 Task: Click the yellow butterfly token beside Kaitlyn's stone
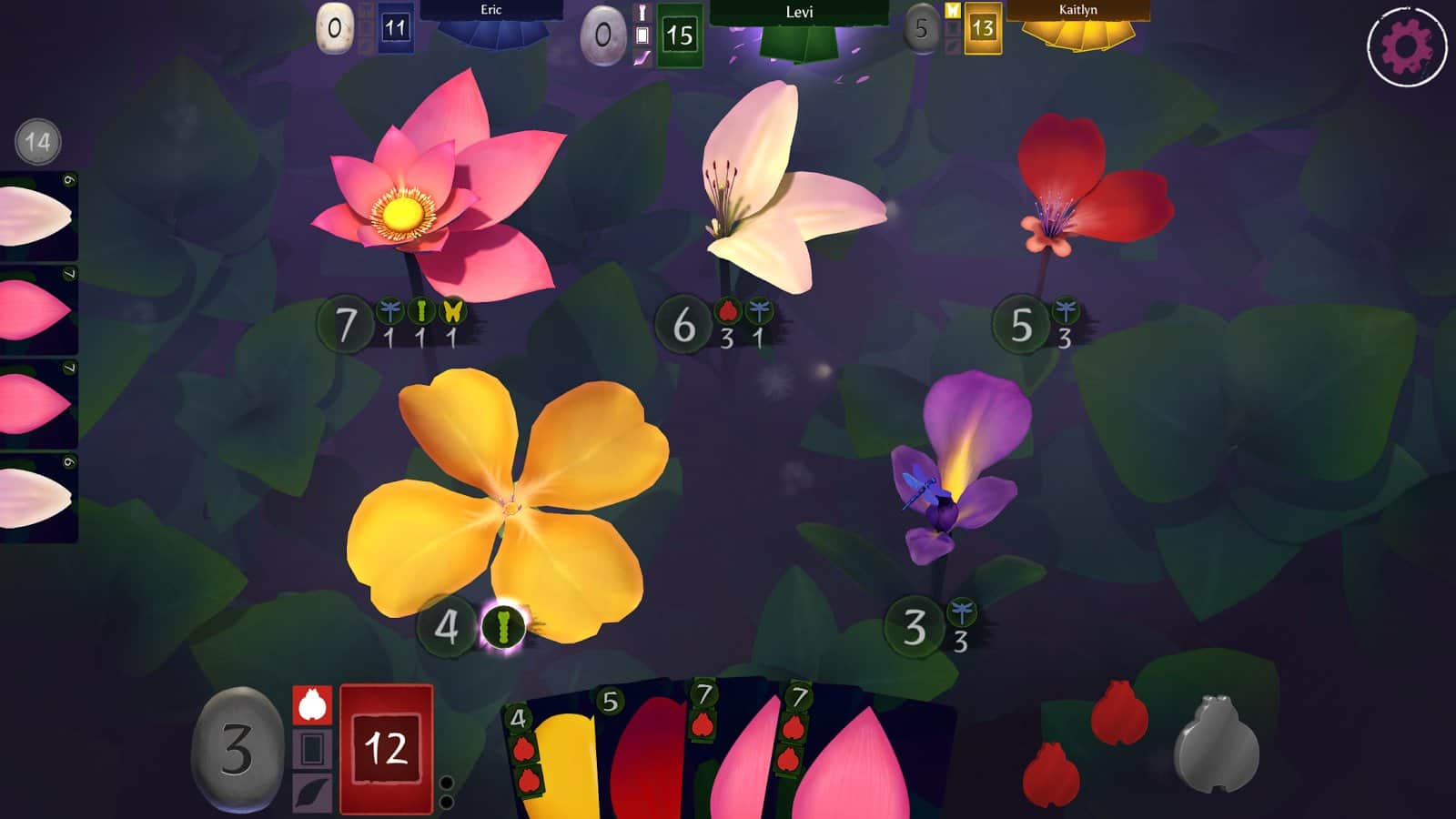point(951,12)
